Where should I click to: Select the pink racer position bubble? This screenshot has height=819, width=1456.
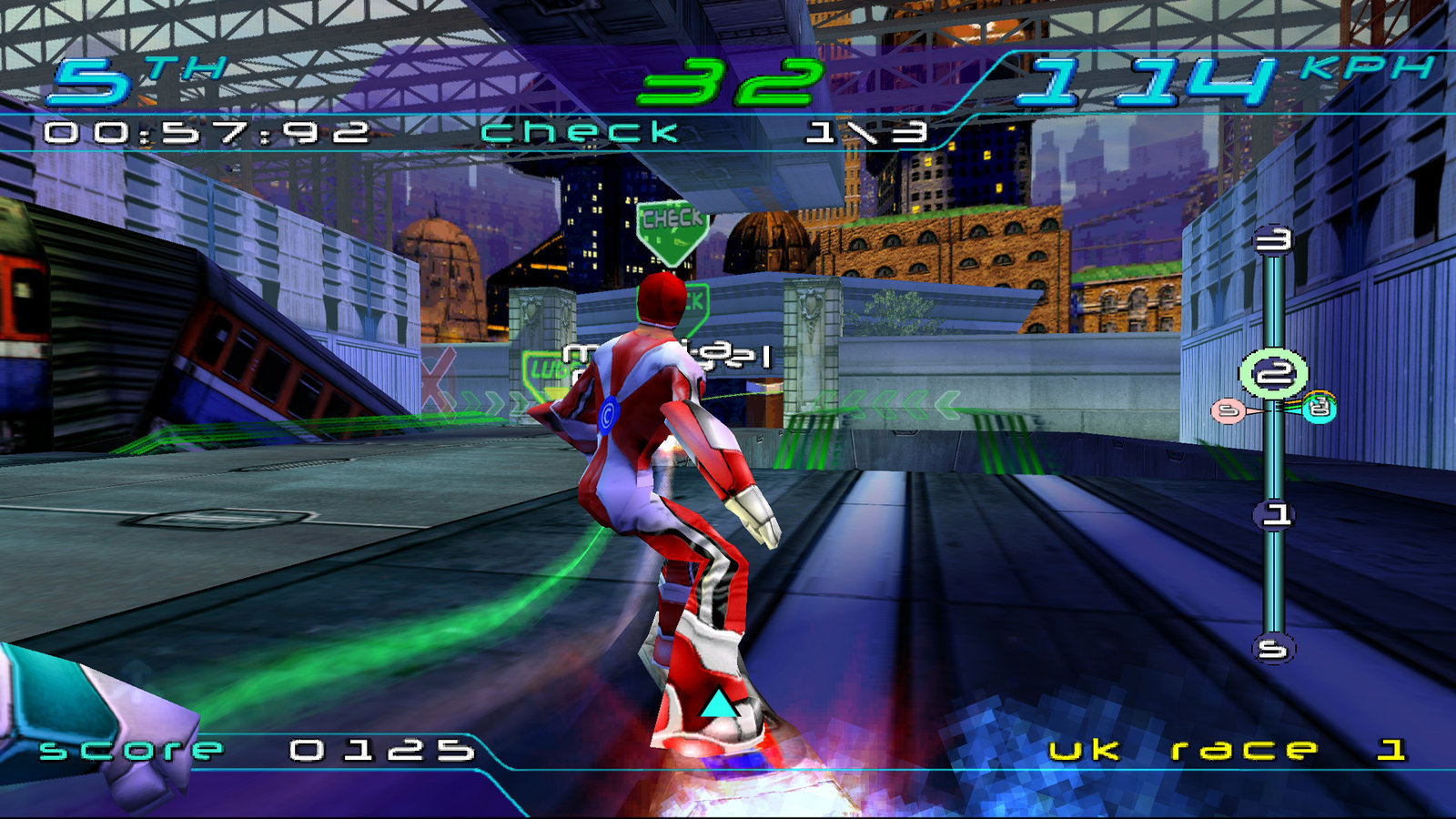point(1228,411)
